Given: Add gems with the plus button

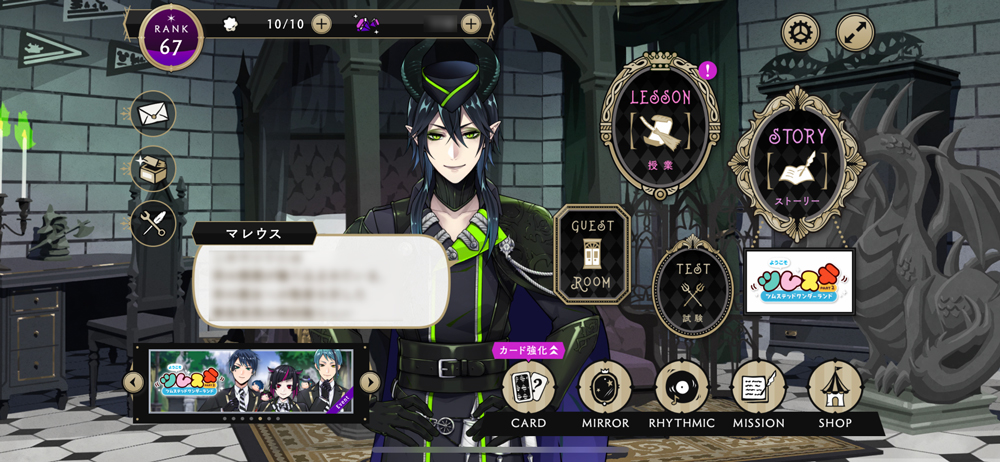Looking at the screenshot, I should tap(470, 23).
